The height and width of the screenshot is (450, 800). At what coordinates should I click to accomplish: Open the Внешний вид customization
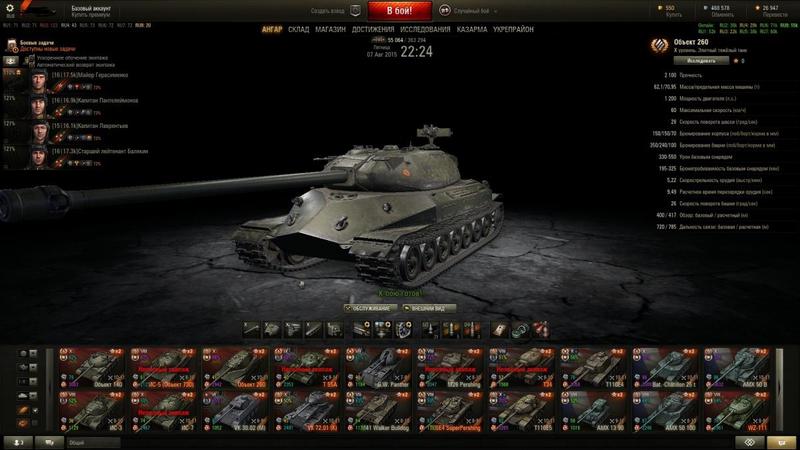pos(428,308)
